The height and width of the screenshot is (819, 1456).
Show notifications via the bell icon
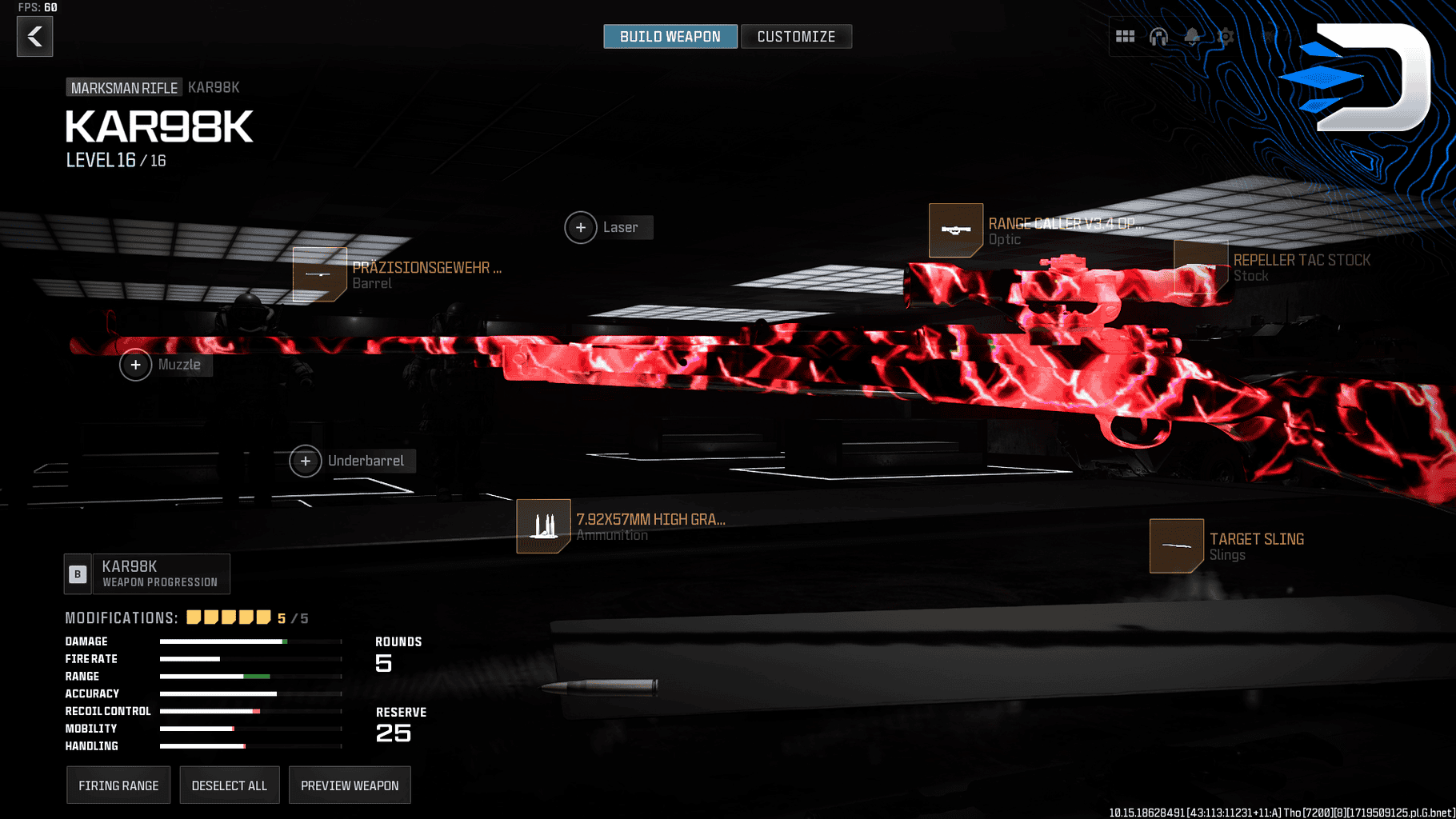[1192, 37]
